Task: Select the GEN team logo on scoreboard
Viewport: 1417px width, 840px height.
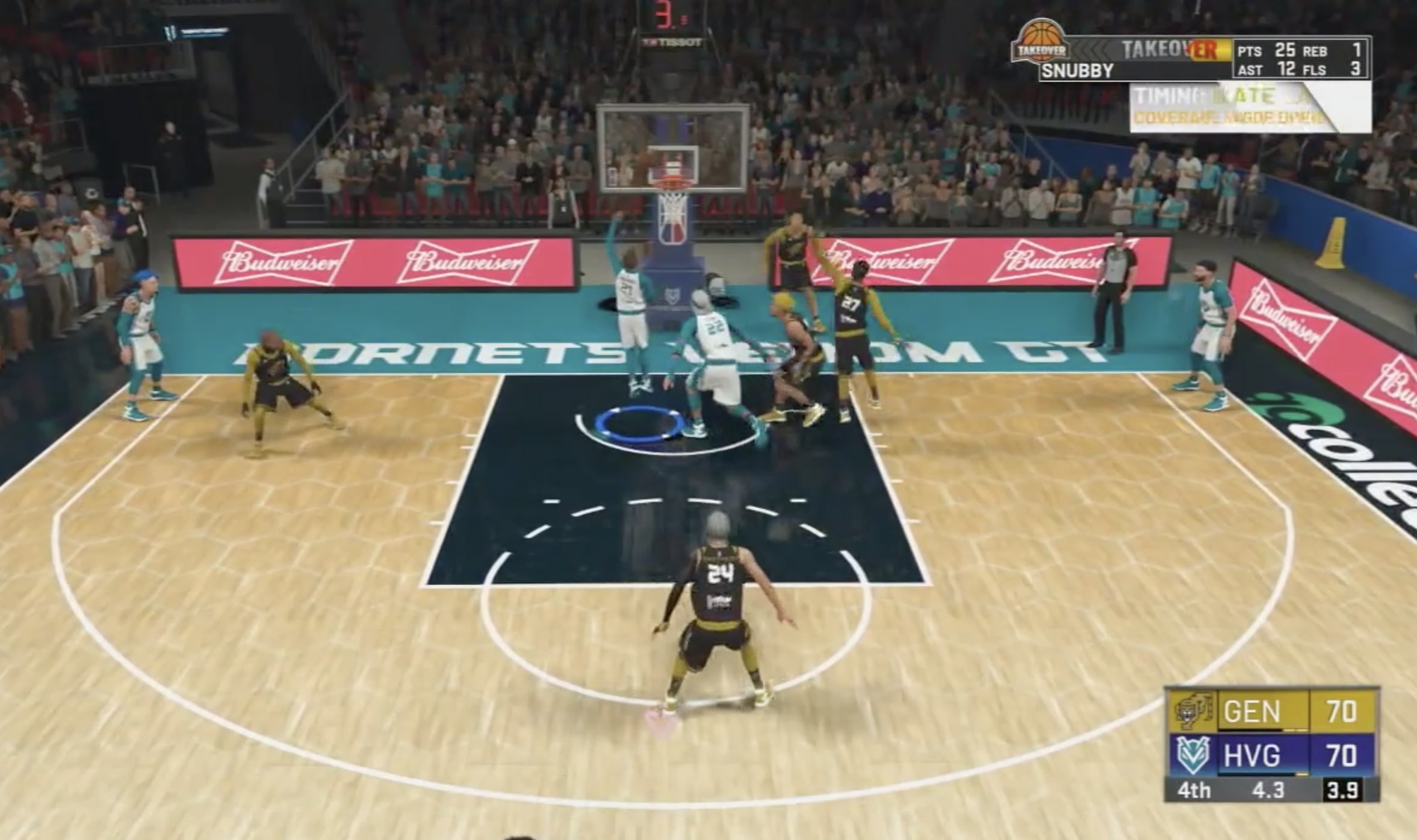Action: click(1194, 712)
